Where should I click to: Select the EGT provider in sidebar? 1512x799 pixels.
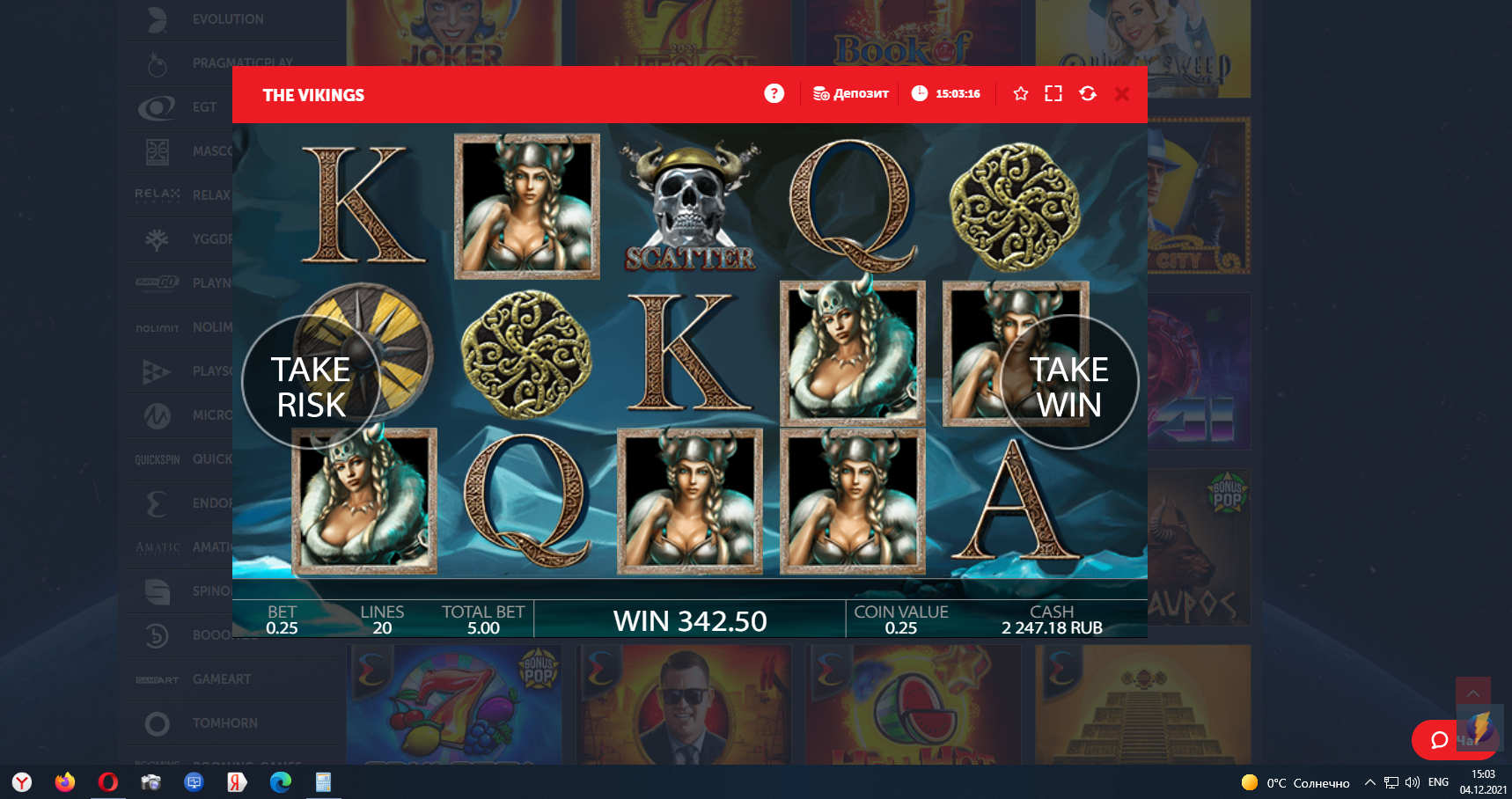point(204,107)
